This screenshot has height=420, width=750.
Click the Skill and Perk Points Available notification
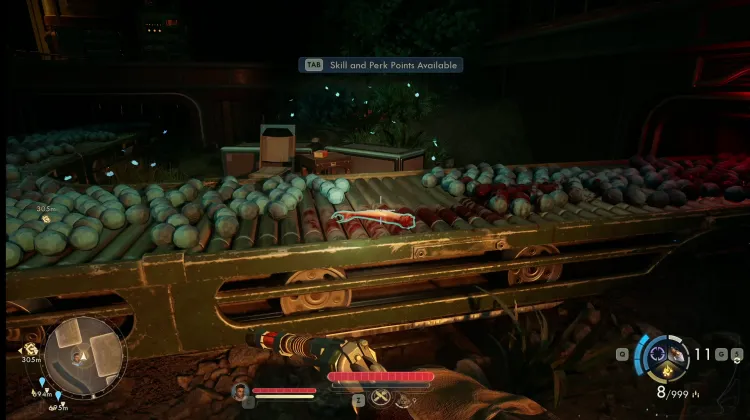click(x=383, y=65)
